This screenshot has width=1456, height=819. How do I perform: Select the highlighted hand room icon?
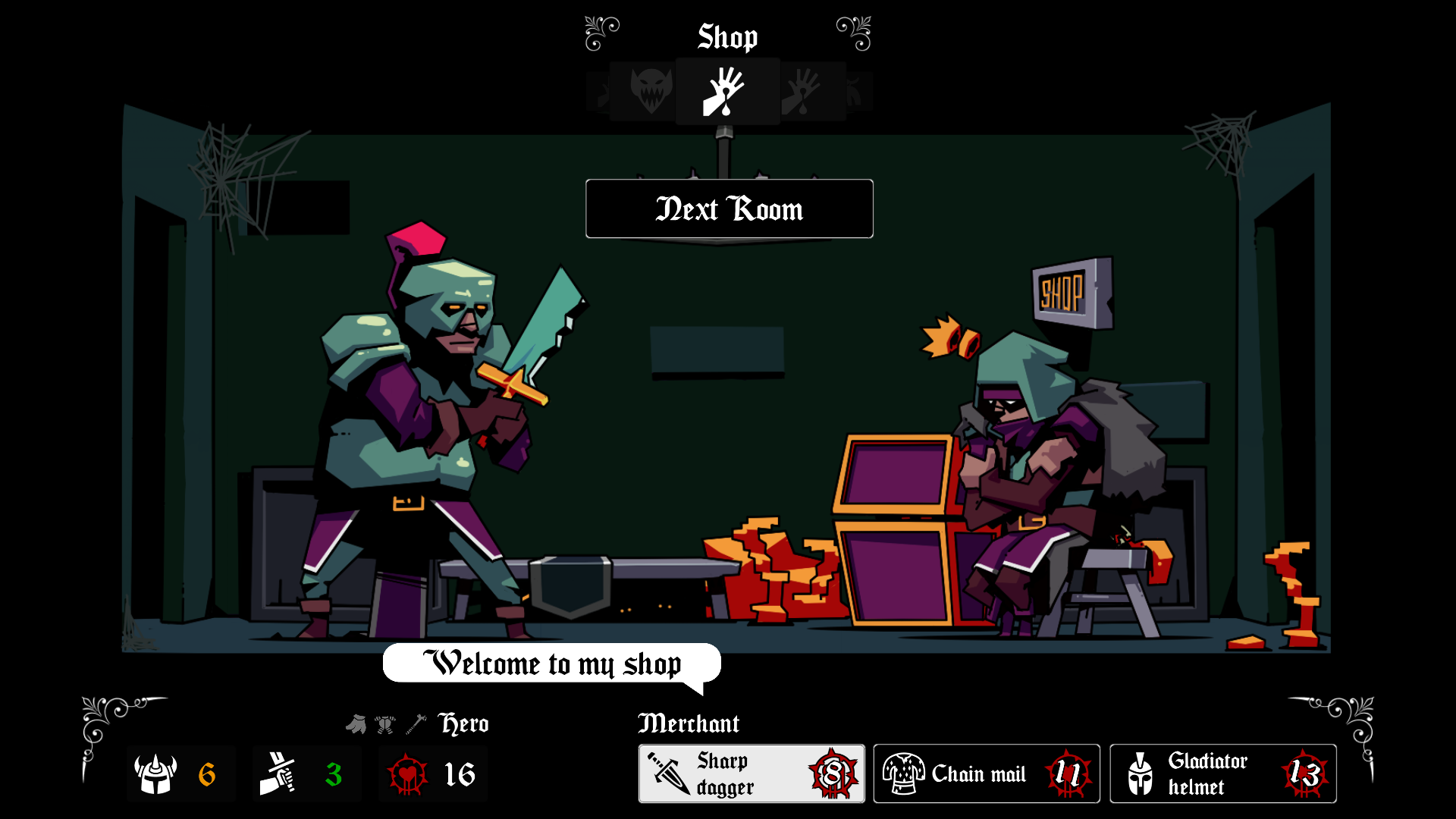click(726, 92)
